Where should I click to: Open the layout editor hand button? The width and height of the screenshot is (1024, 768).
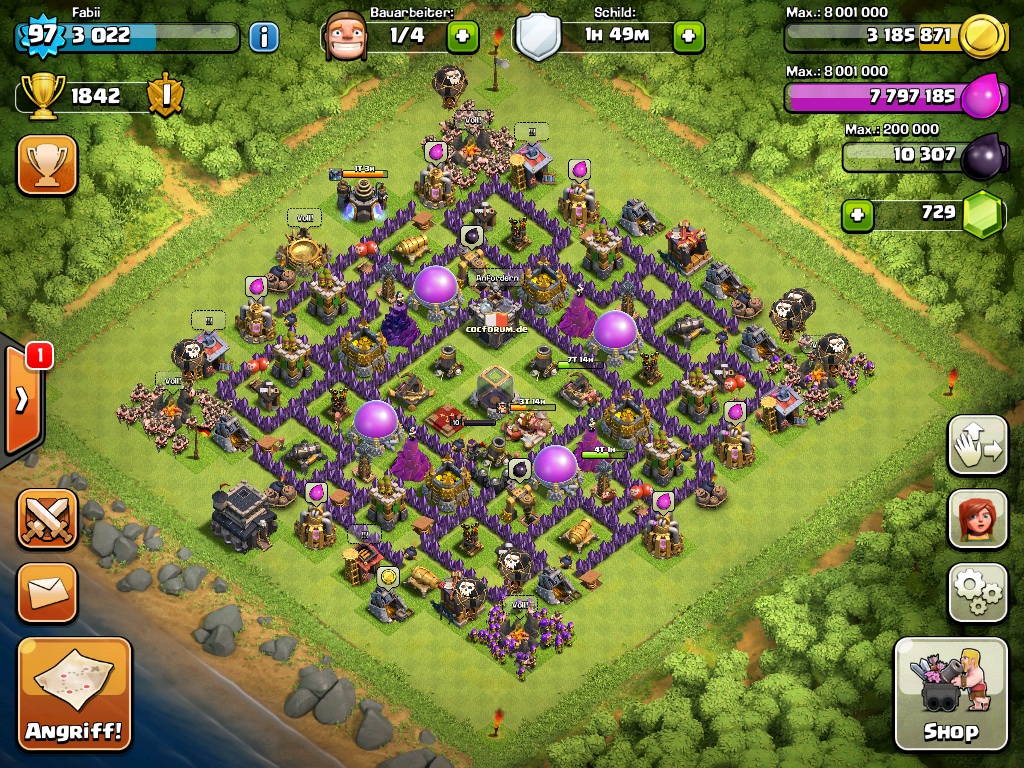tap(977, 445)
